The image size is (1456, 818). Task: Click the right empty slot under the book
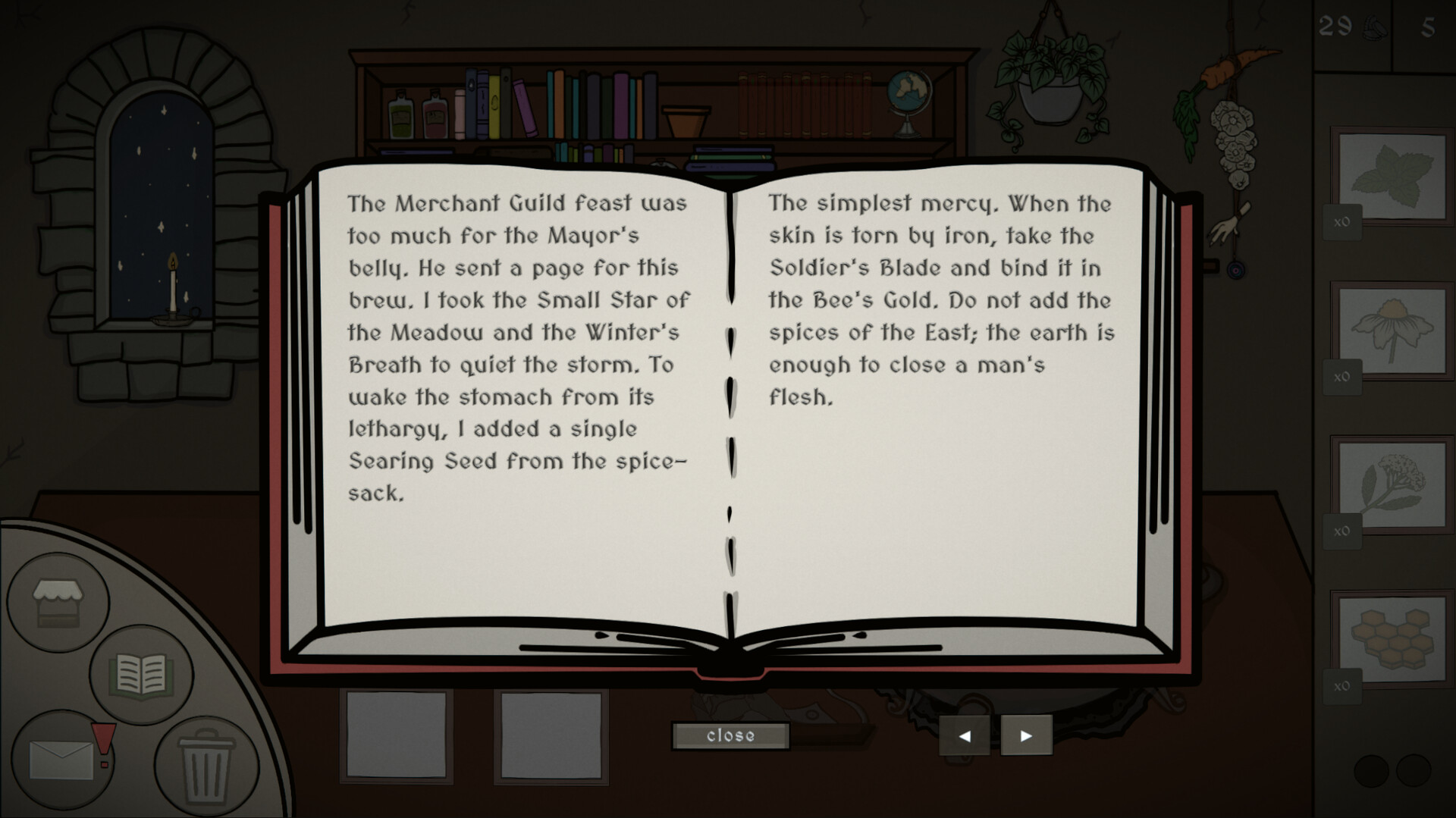click(x=550, y=735)
